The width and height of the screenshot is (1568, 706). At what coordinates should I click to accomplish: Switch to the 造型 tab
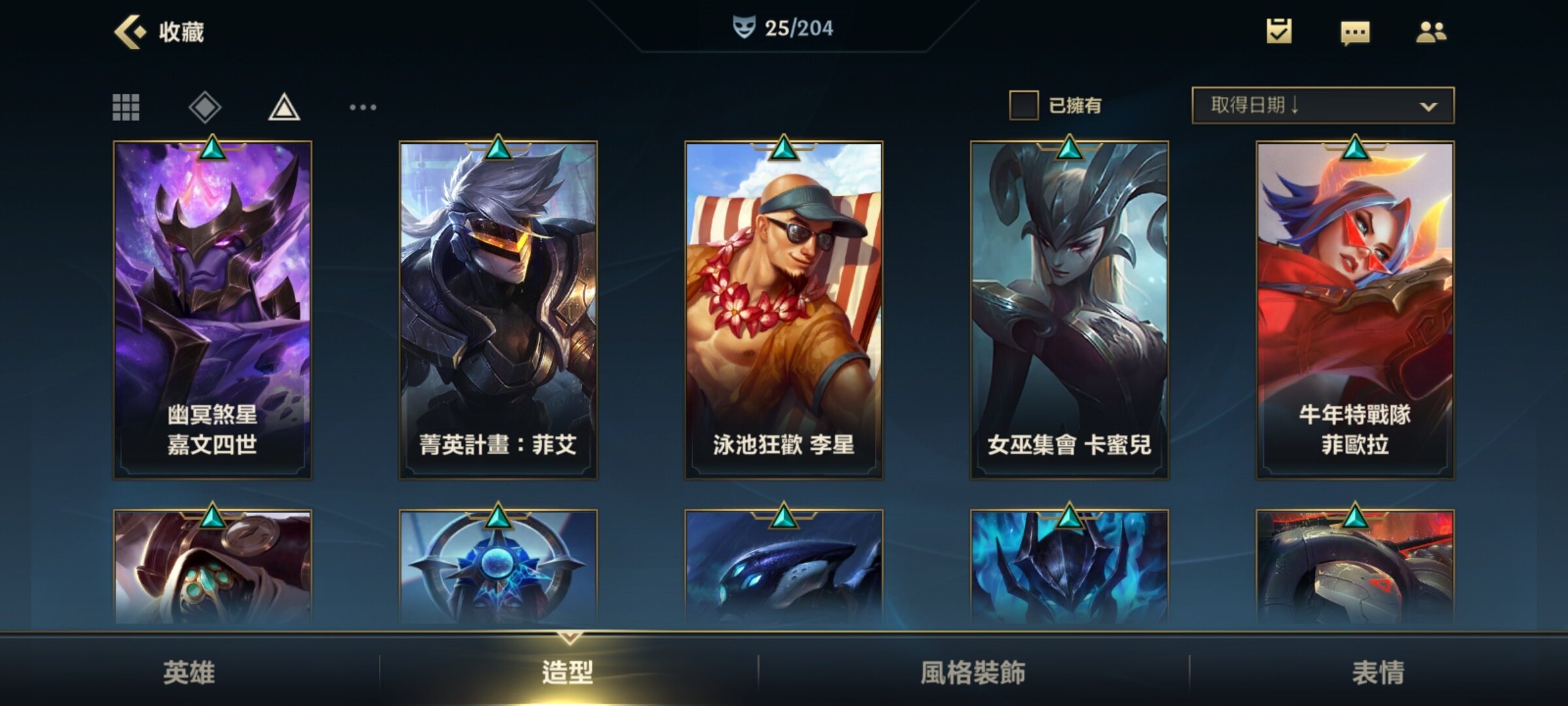[568, 672]
